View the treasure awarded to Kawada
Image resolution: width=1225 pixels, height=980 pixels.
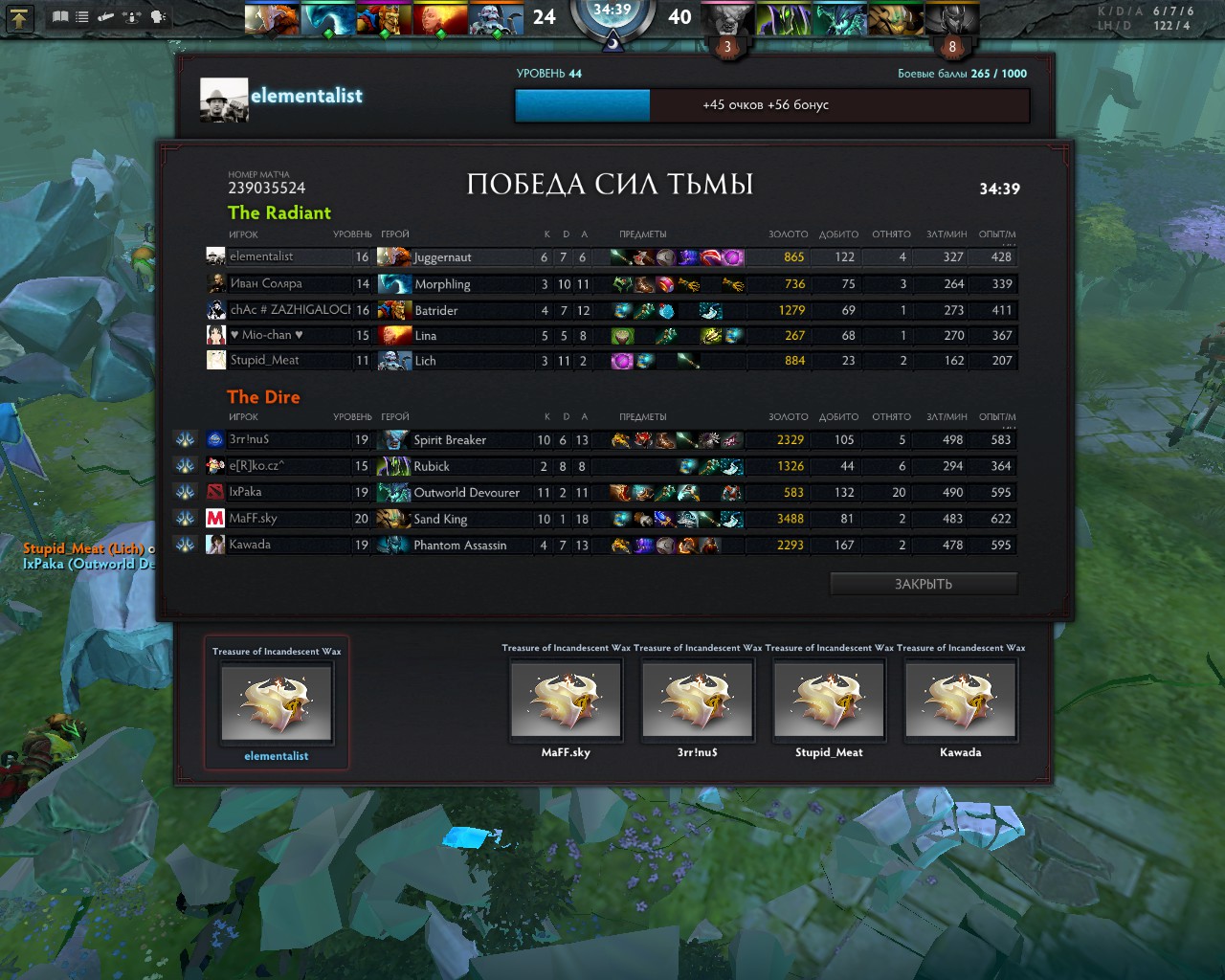point(960,701)
